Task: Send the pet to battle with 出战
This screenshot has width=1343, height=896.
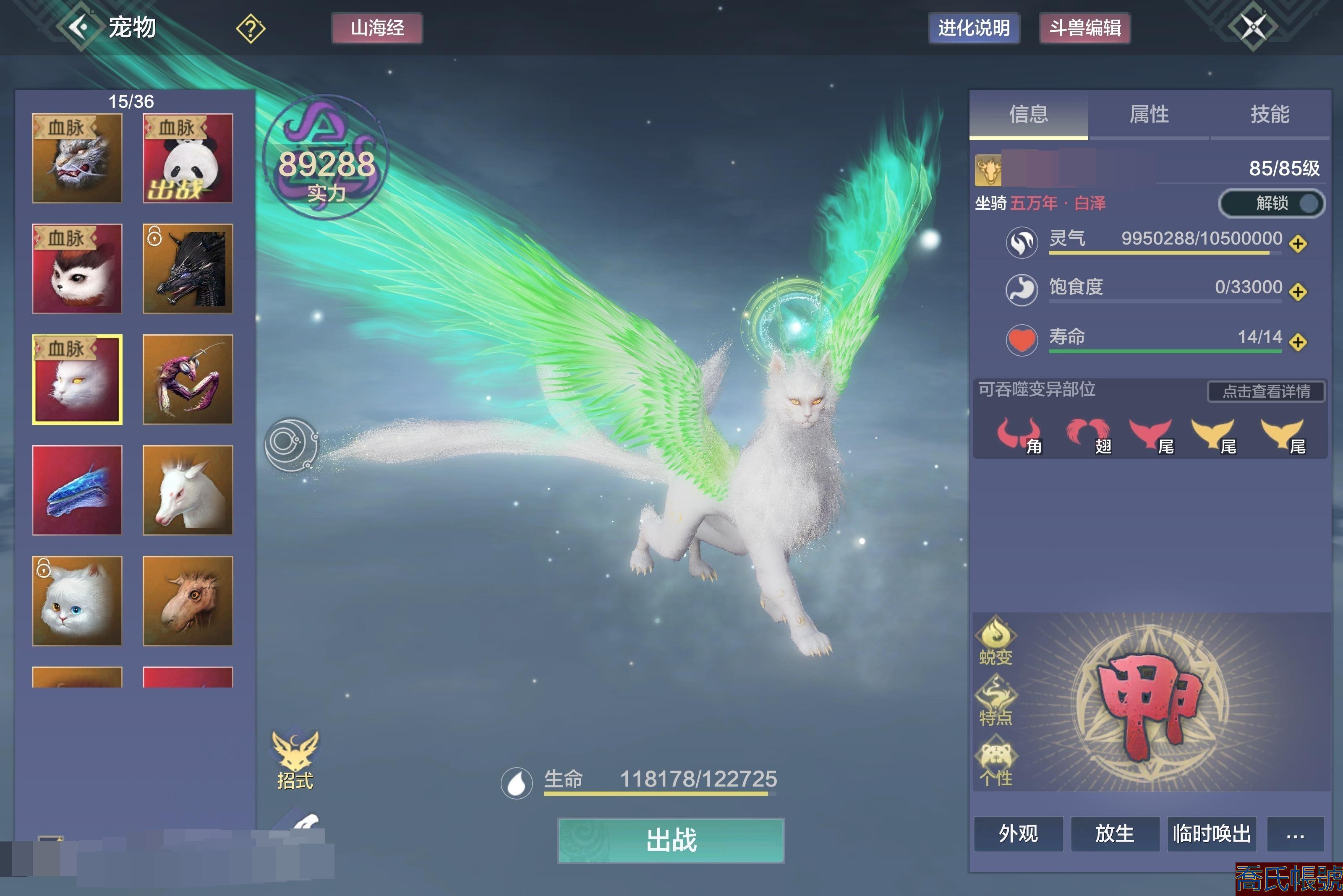Action: pos(671,840)
